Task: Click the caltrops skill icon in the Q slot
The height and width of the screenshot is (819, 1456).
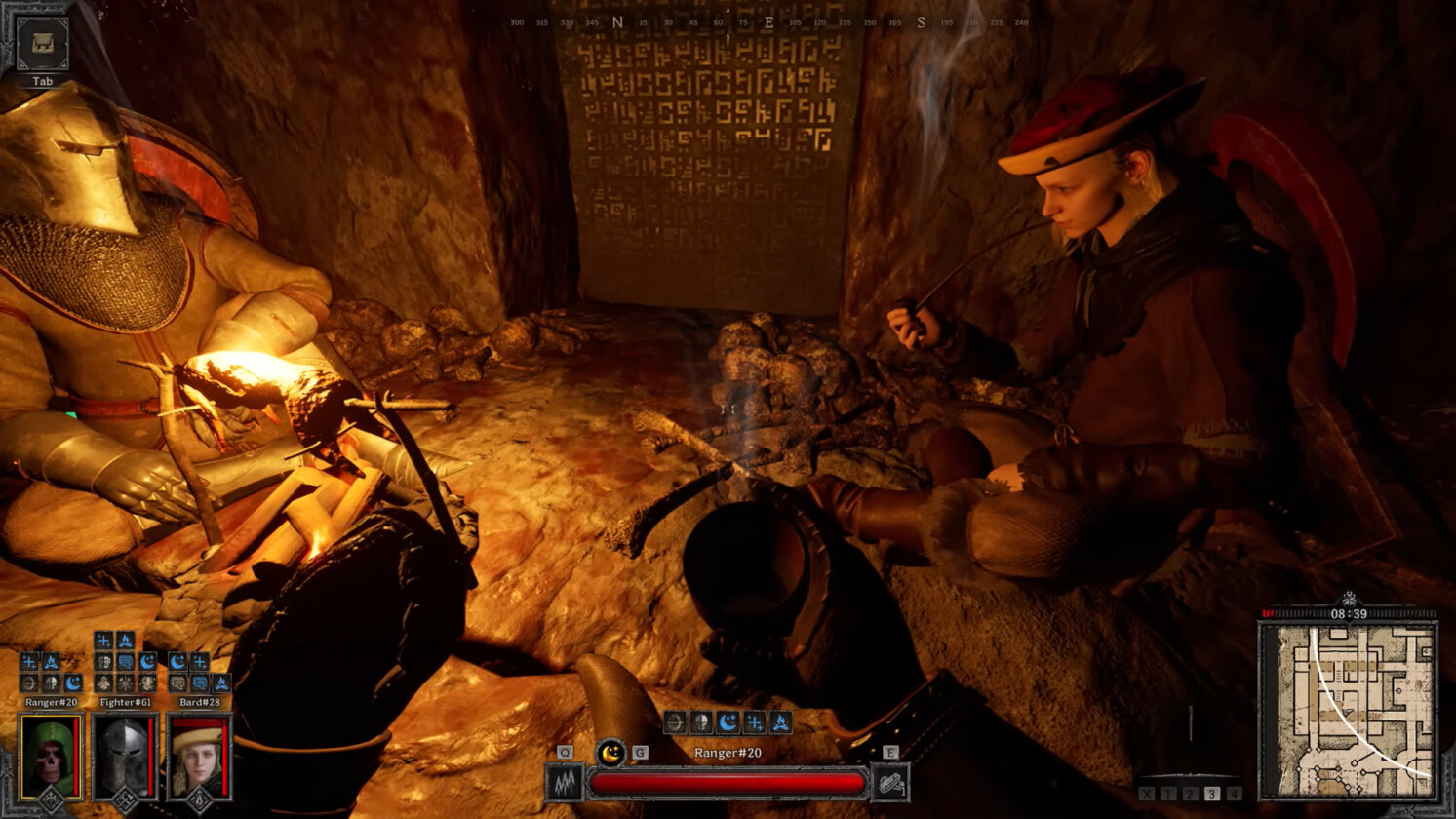Action: point(565,783)
